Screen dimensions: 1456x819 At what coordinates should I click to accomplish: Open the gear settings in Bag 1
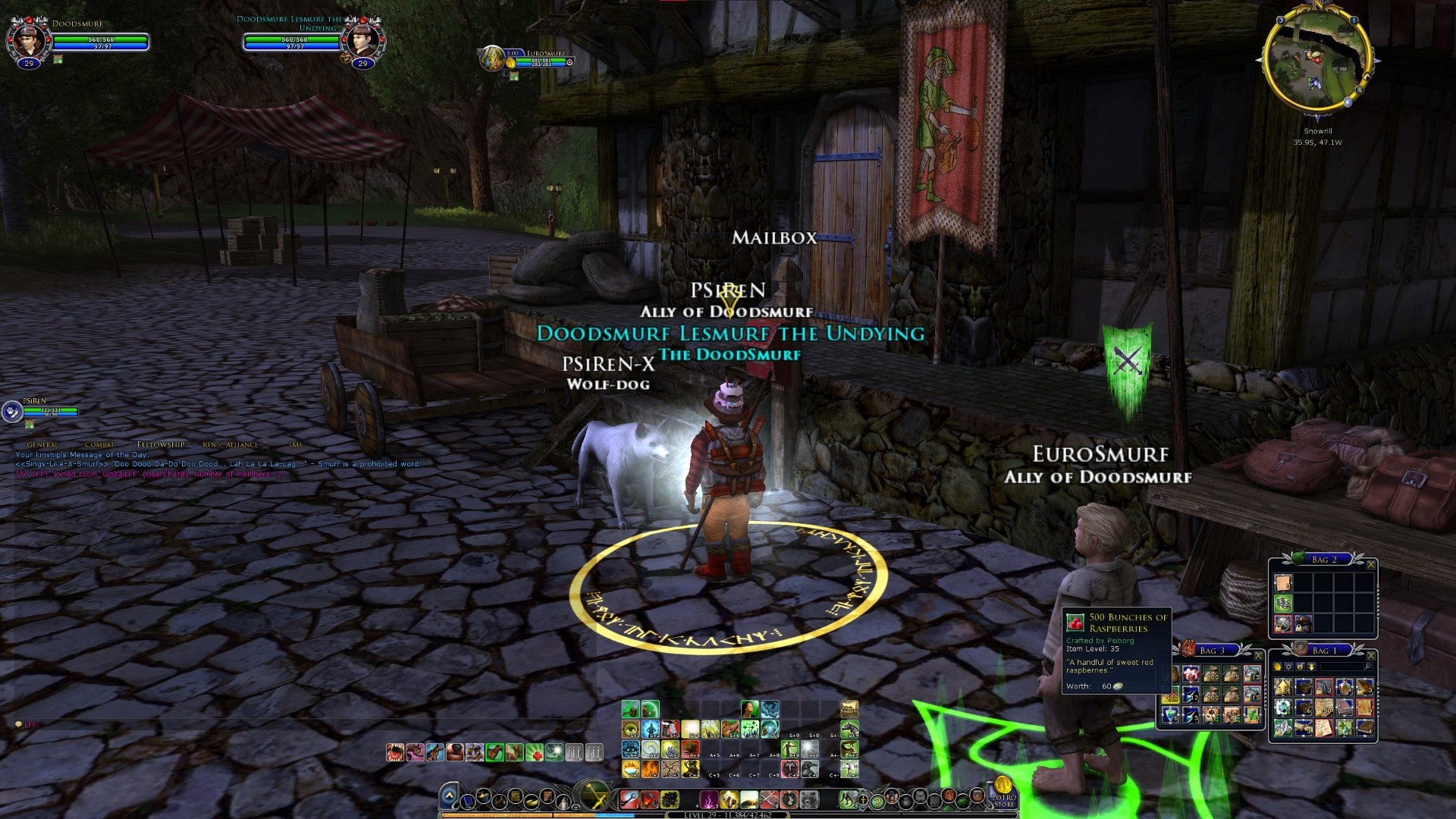tap(1289, 667)
